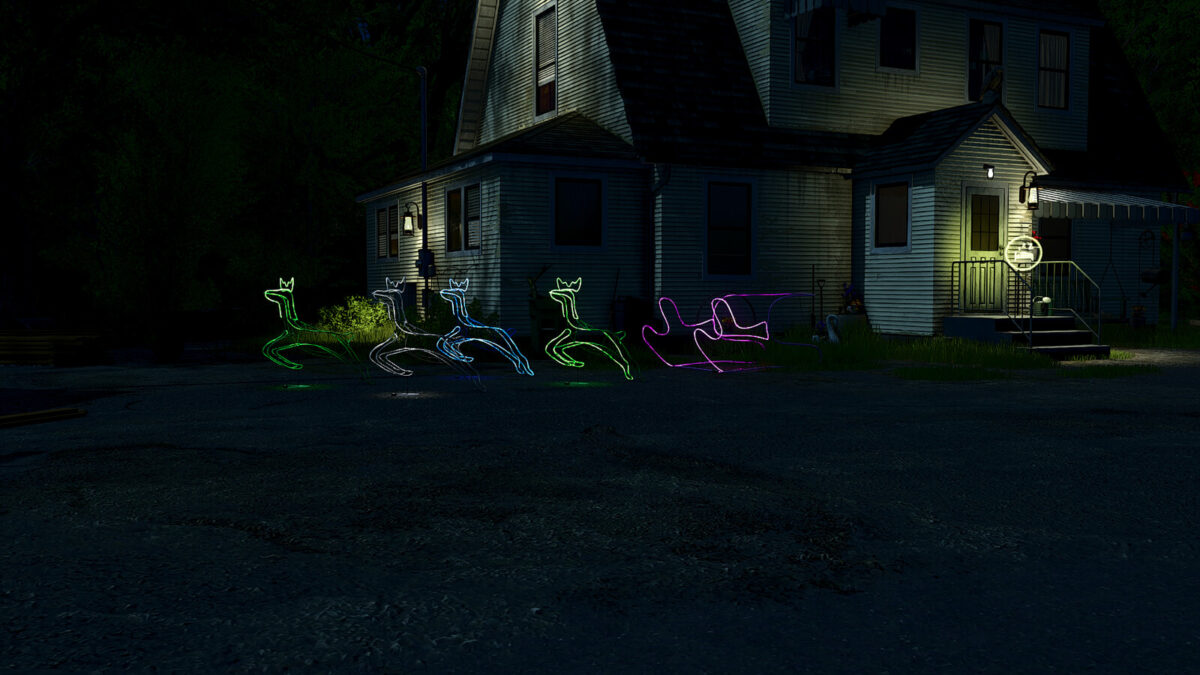Select the sleep bed icon marker

coord(1023,252)
